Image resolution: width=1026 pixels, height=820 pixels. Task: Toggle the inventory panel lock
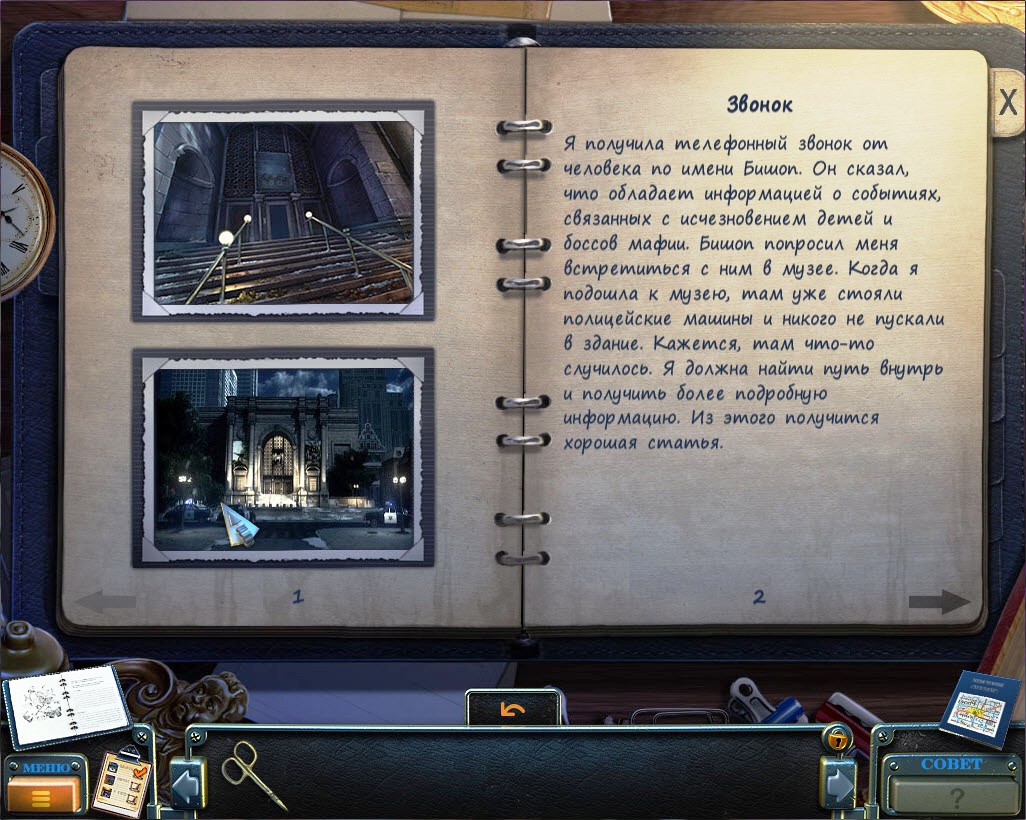pos(835,738)
